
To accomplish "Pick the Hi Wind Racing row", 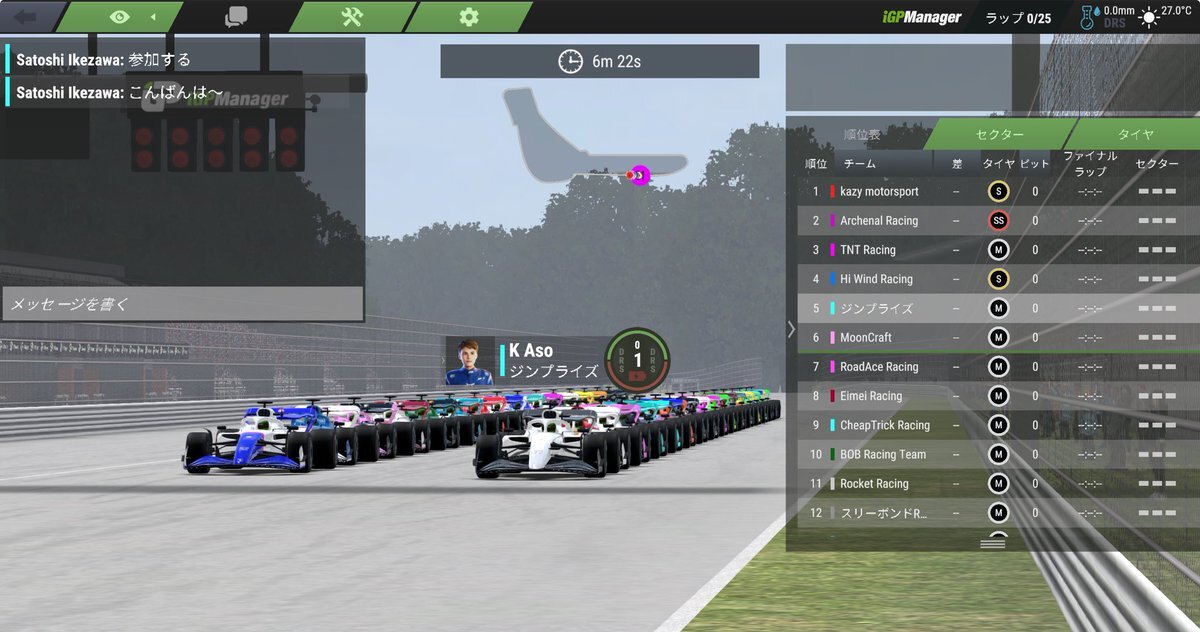I will tap(876, 279).
